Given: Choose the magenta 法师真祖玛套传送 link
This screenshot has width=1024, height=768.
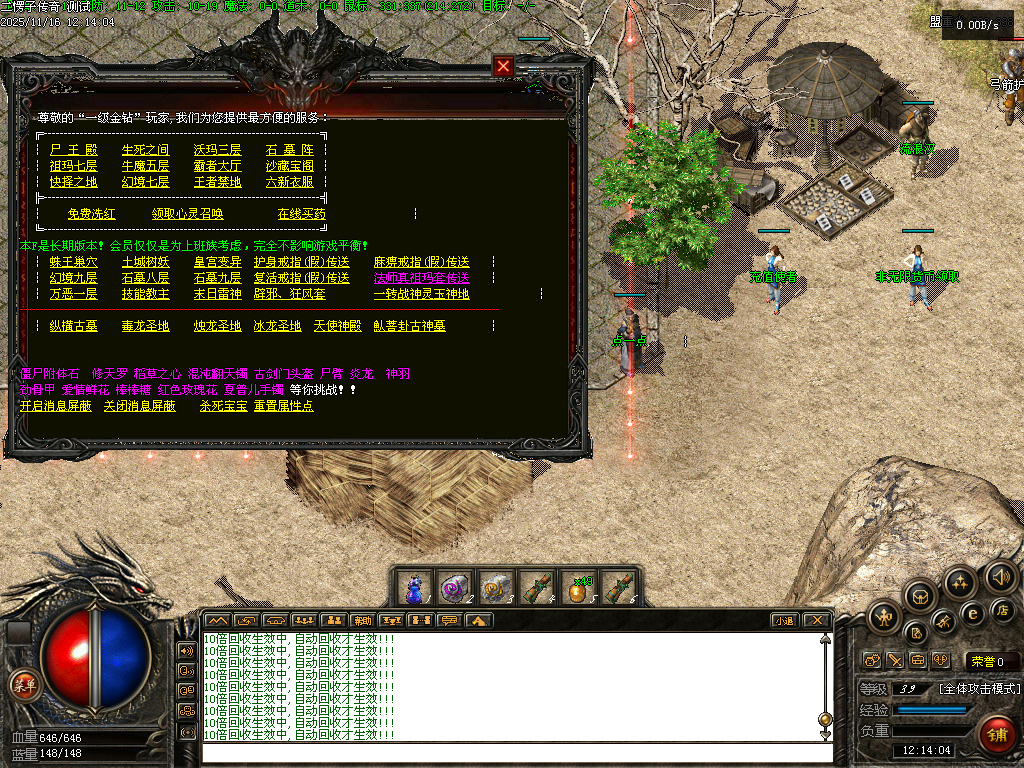Looking at the screenshot, I should pos(421,278).
